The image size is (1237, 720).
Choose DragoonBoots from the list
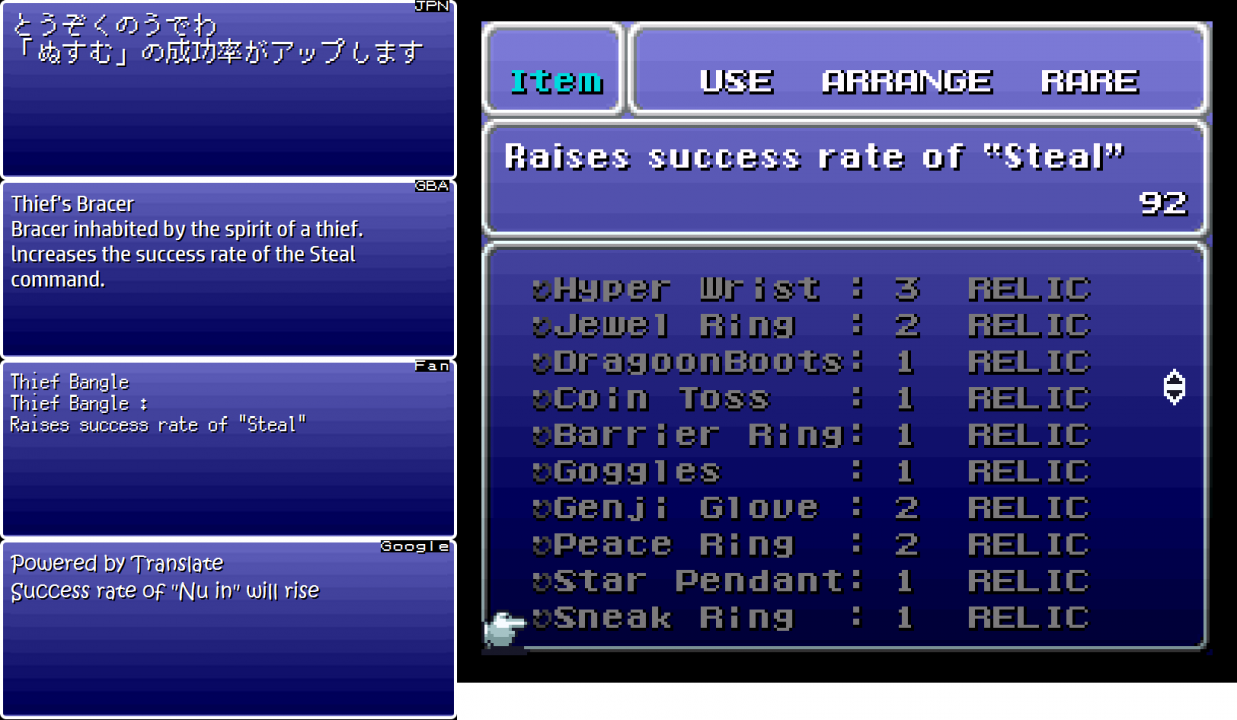[697, 362]
